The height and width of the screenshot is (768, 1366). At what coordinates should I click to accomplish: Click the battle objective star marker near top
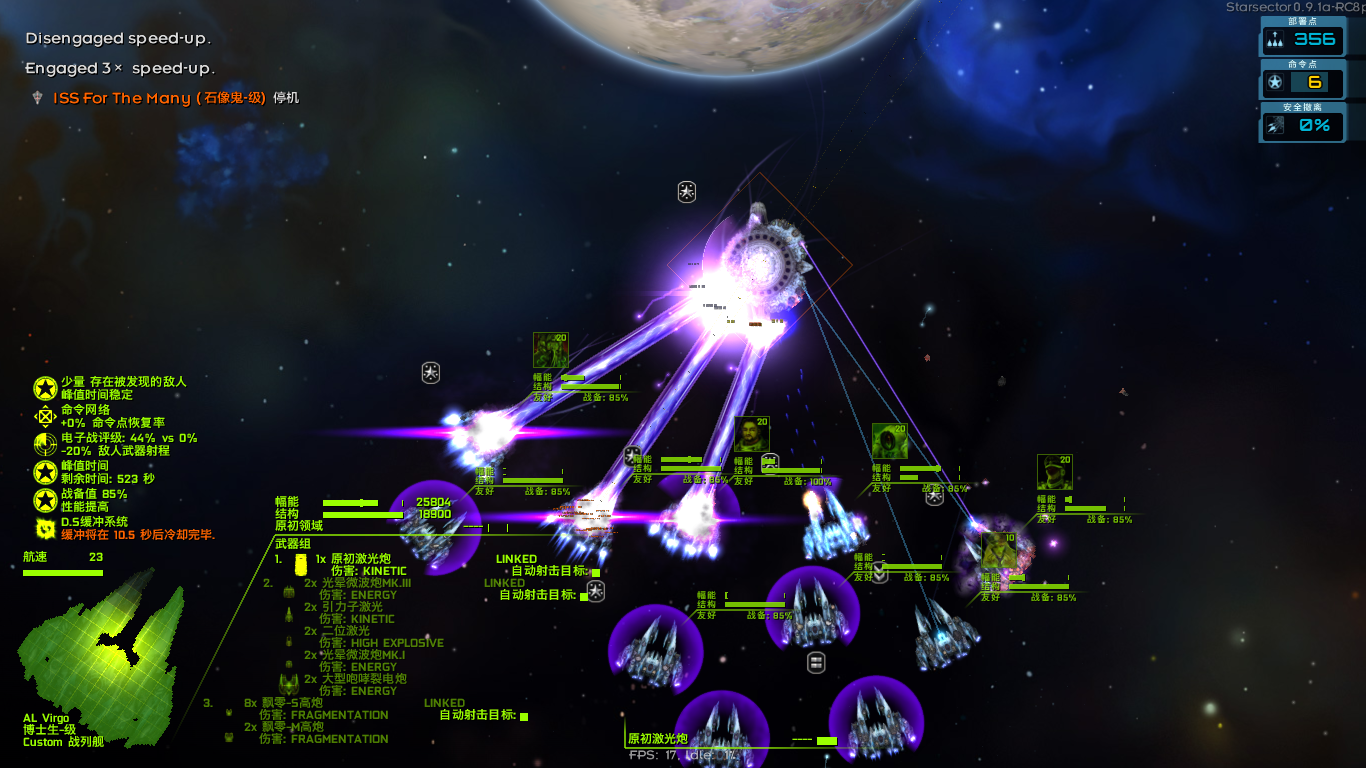click(x=686, y=192)
